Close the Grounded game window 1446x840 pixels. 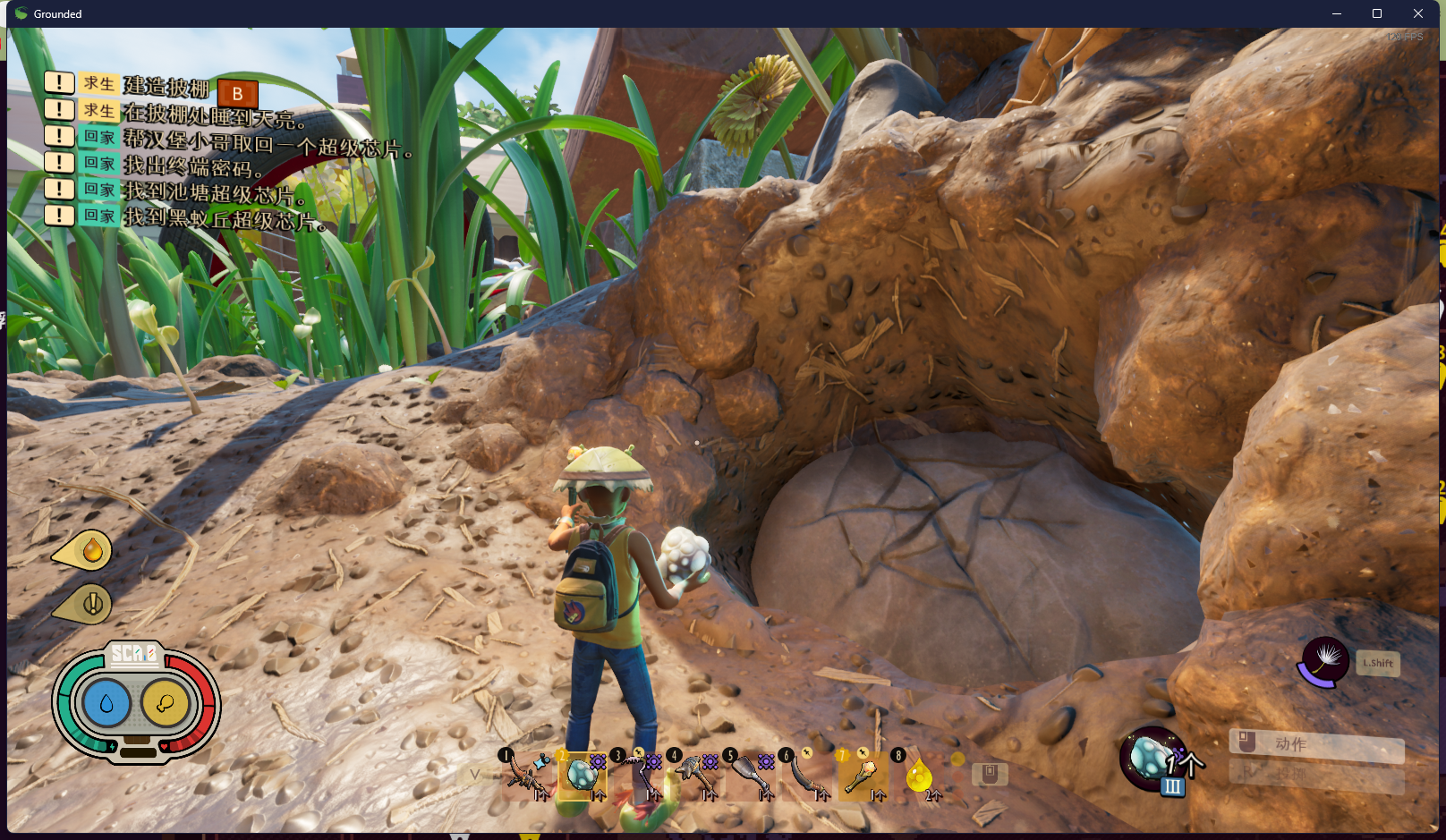(1418, 13)
